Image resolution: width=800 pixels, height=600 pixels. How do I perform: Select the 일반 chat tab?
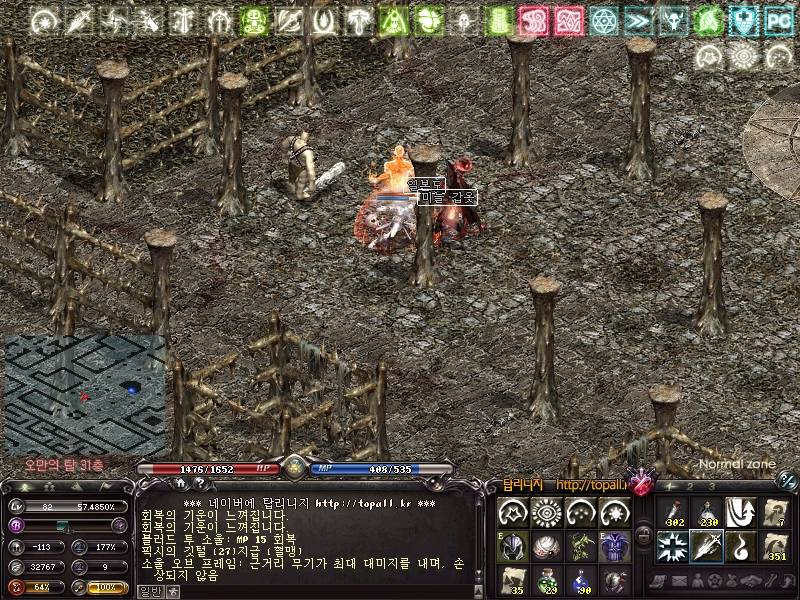click(x=149, y=591)
